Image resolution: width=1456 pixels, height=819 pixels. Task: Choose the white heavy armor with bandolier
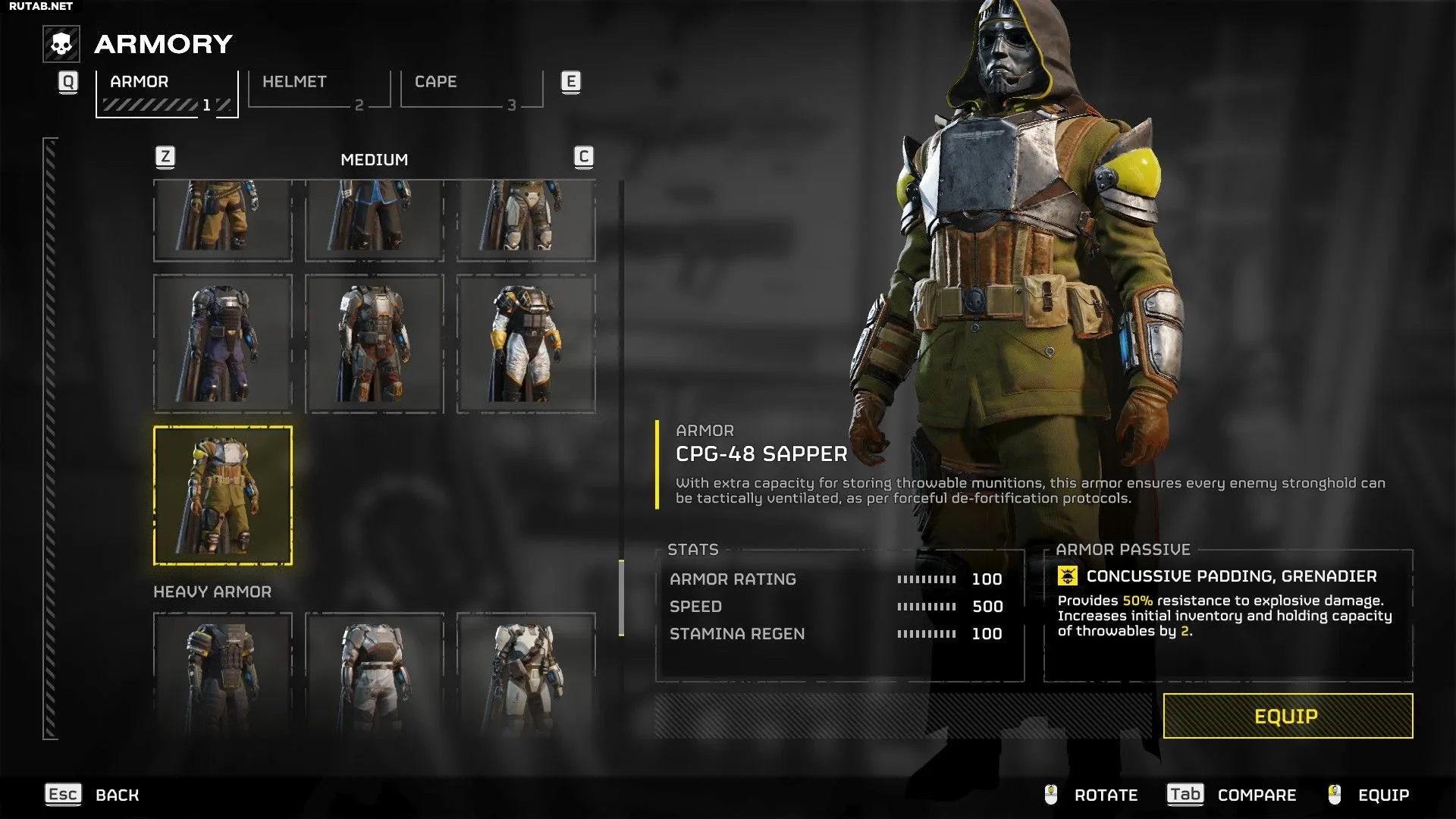tap(526, 675)
